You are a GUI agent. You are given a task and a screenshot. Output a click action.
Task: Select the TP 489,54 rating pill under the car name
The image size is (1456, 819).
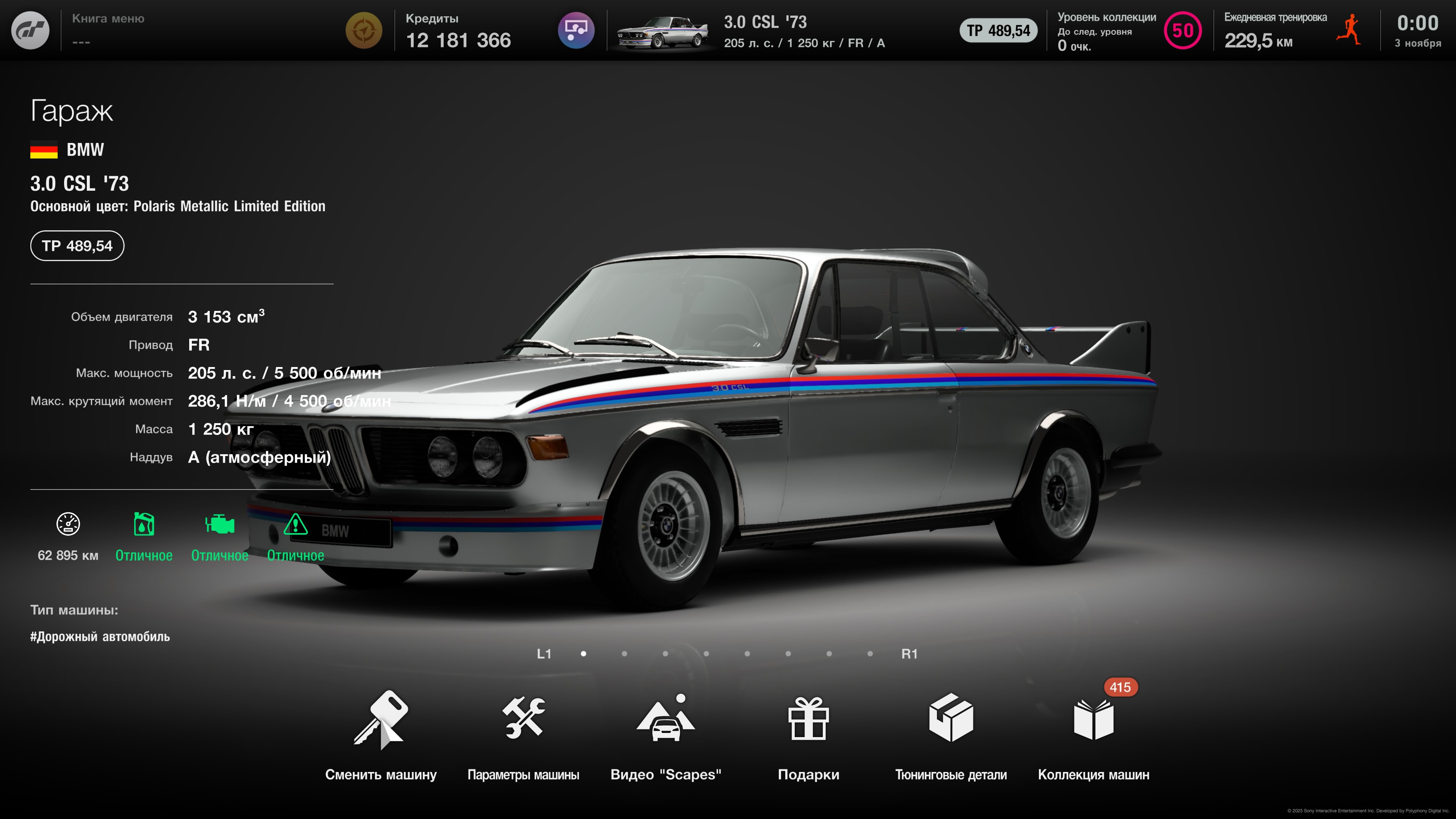(x=77, y=246)
